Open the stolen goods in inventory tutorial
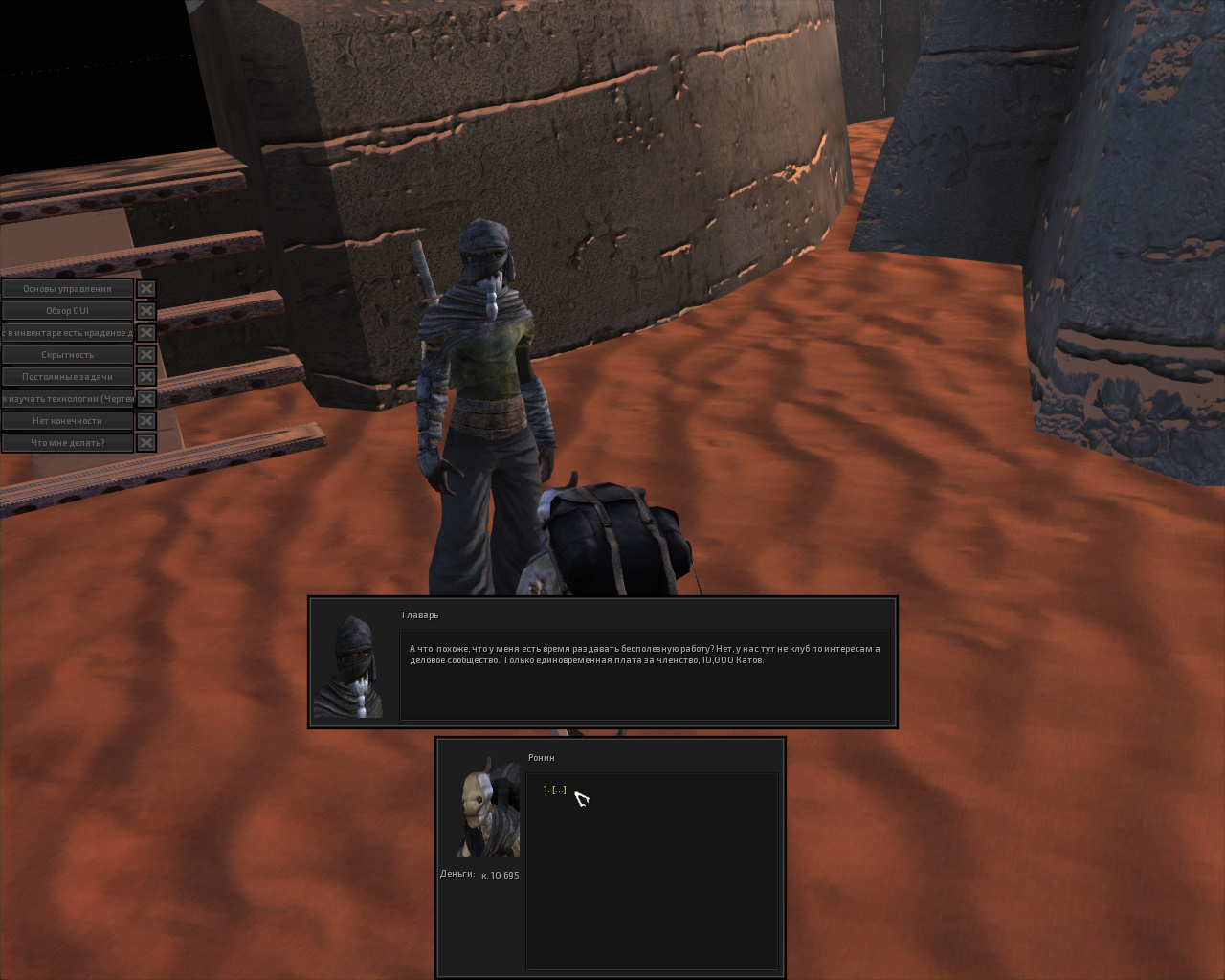The height and width of the screenshot is (980, 1225). (67, 333)
